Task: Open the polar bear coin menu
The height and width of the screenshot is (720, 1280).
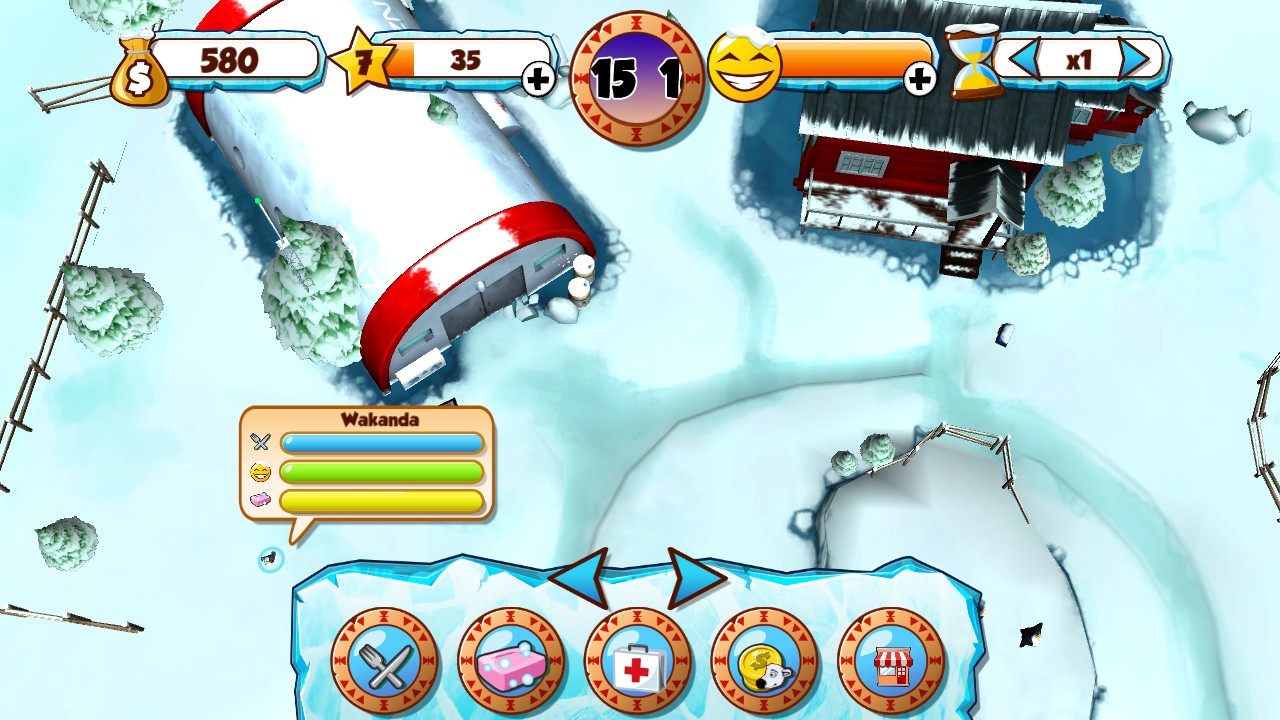Action: pos(766,661)
